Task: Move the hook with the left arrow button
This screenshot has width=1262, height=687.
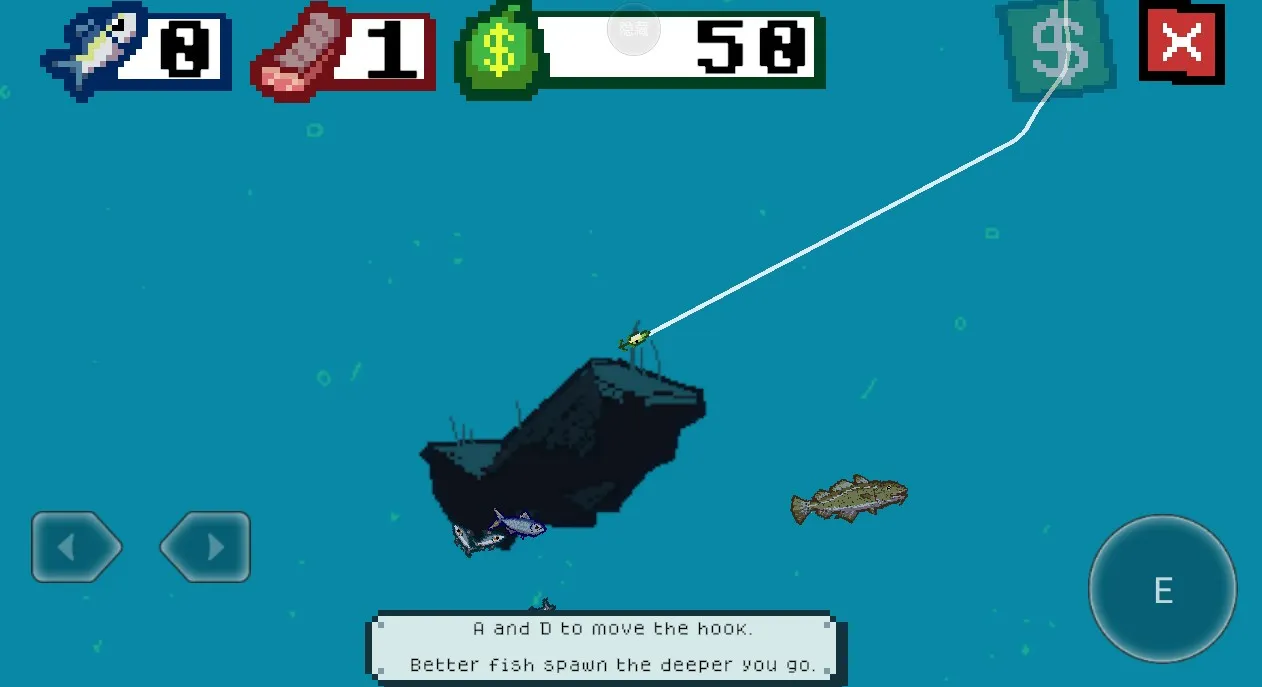Action: pyautogui.click(x=76, y=547)
